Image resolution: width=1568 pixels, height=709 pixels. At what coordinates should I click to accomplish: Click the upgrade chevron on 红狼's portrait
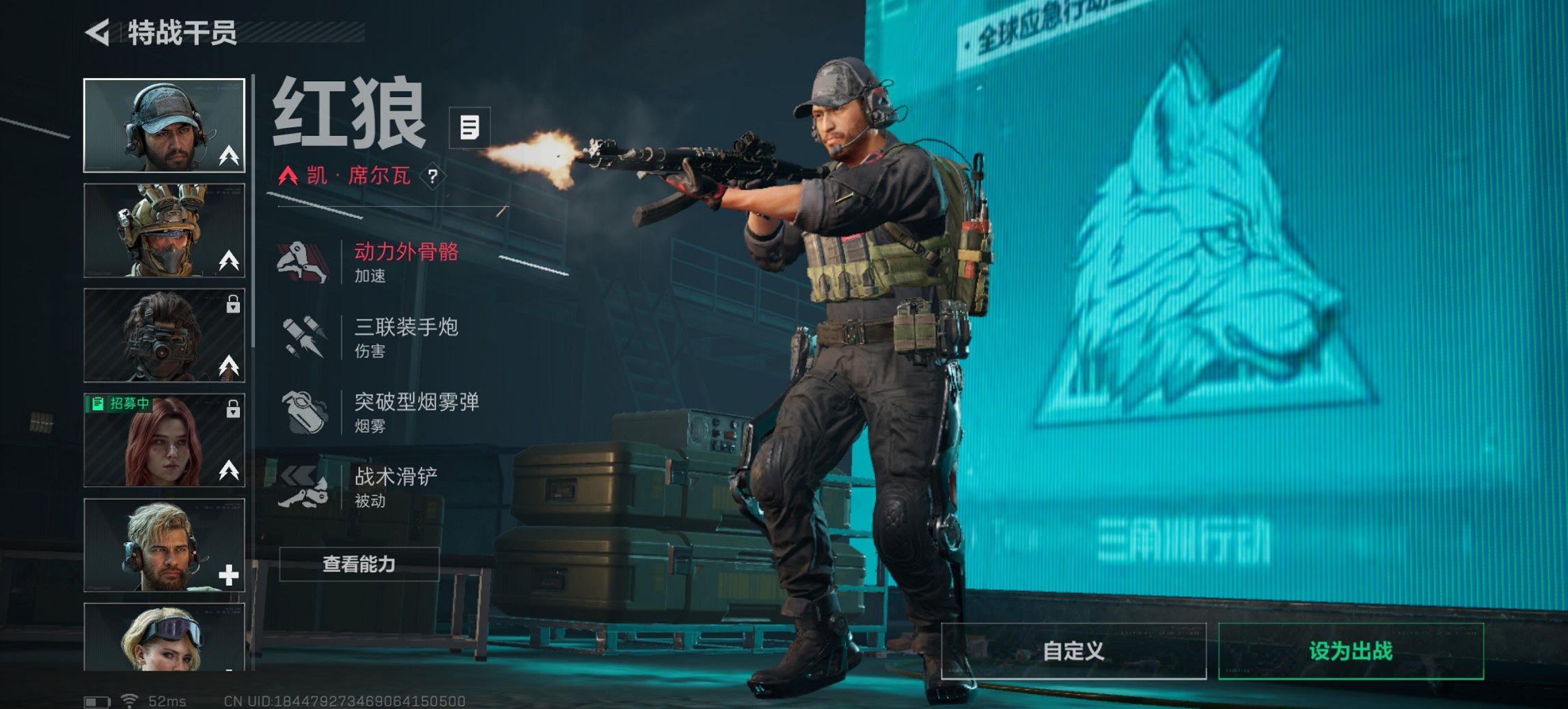tap(230, 157)
